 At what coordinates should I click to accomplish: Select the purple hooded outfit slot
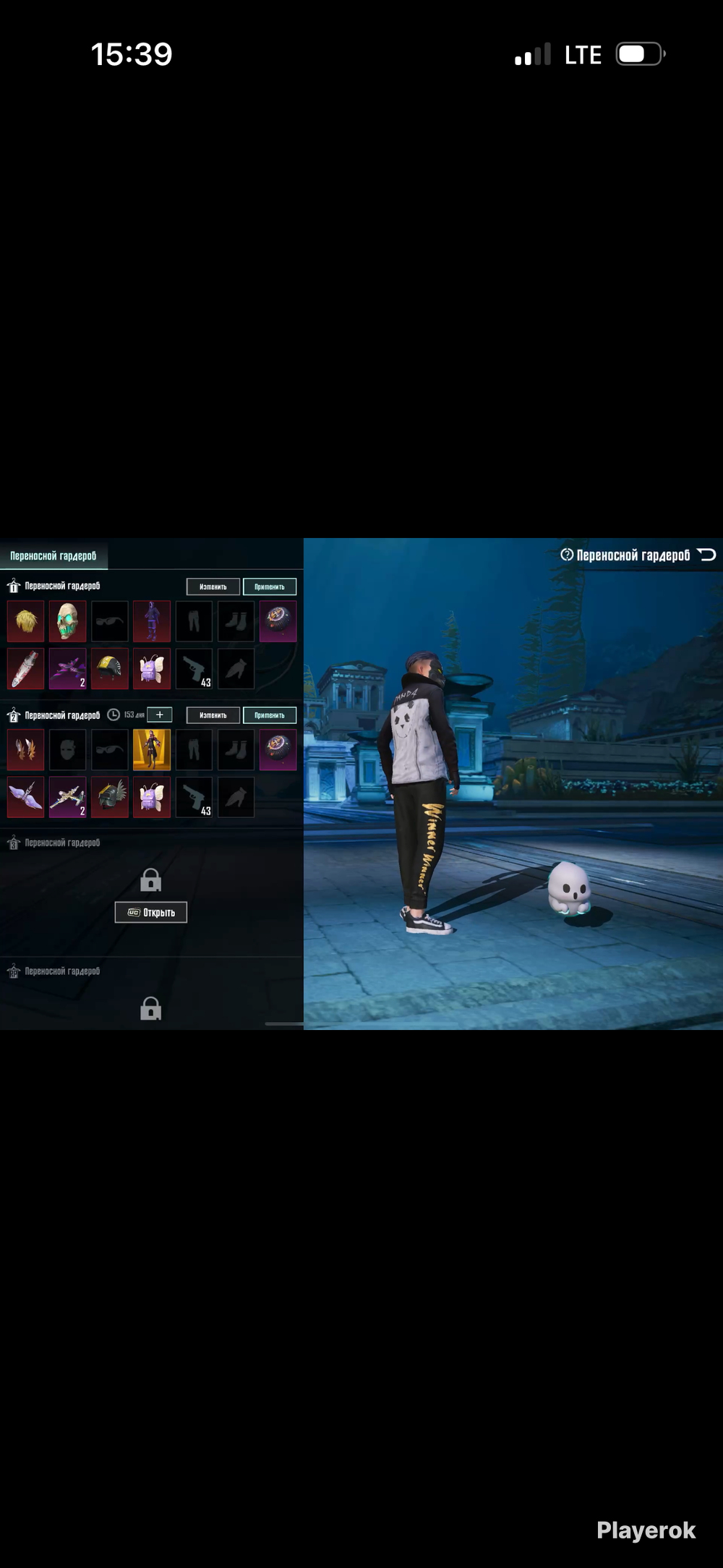coord(152,621)
